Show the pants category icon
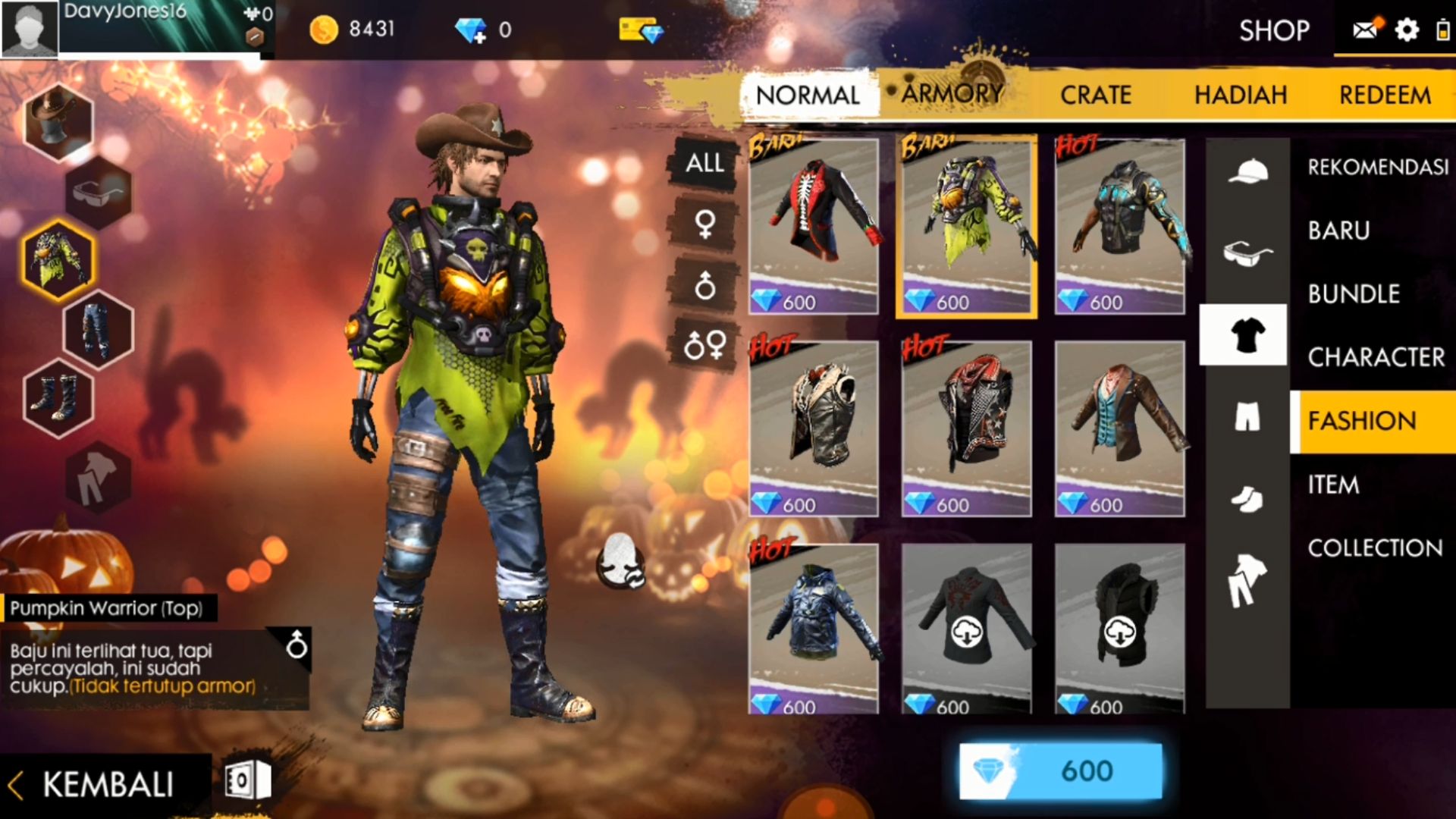 click(1247, 416)
